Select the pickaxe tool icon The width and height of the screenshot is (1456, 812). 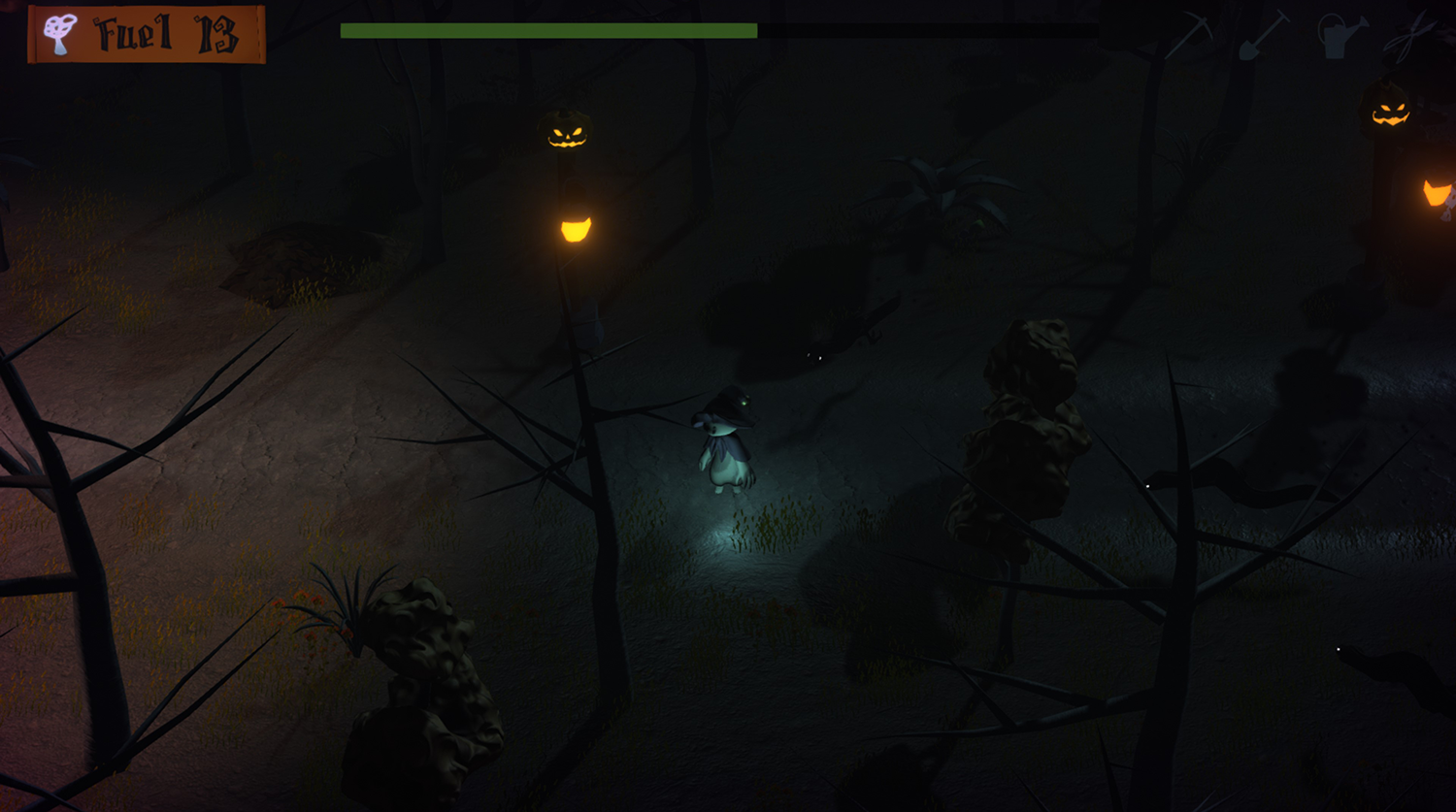click(1190, 35)
